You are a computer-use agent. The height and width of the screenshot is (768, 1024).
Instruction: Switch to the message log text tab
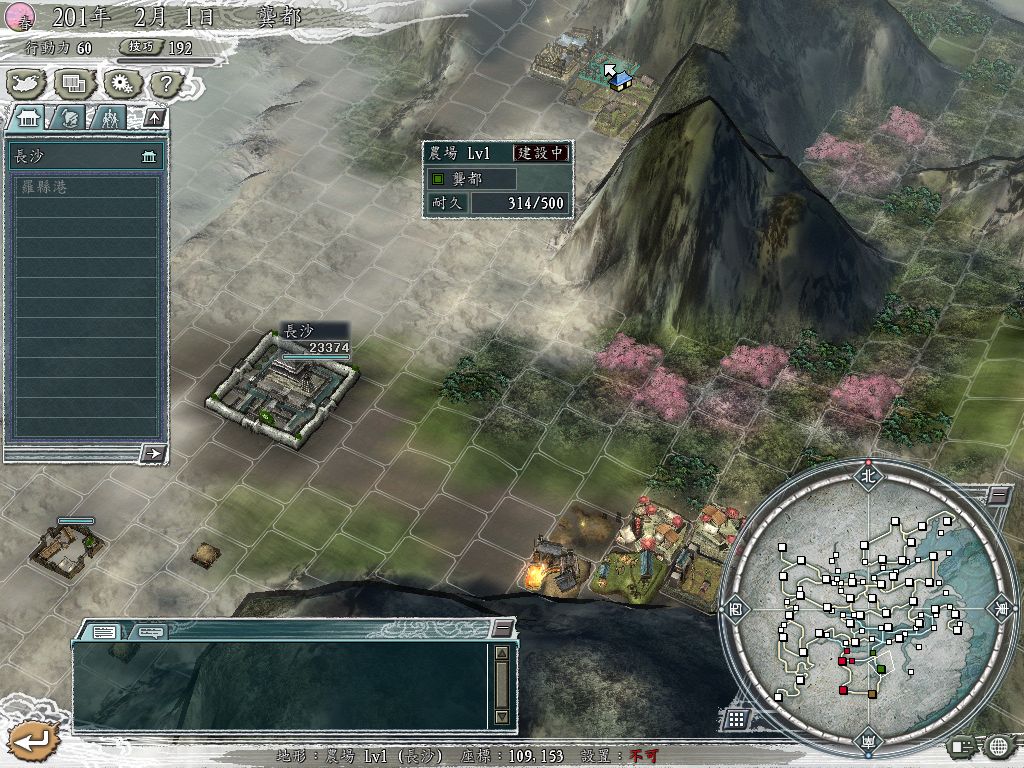coord(105,631)
